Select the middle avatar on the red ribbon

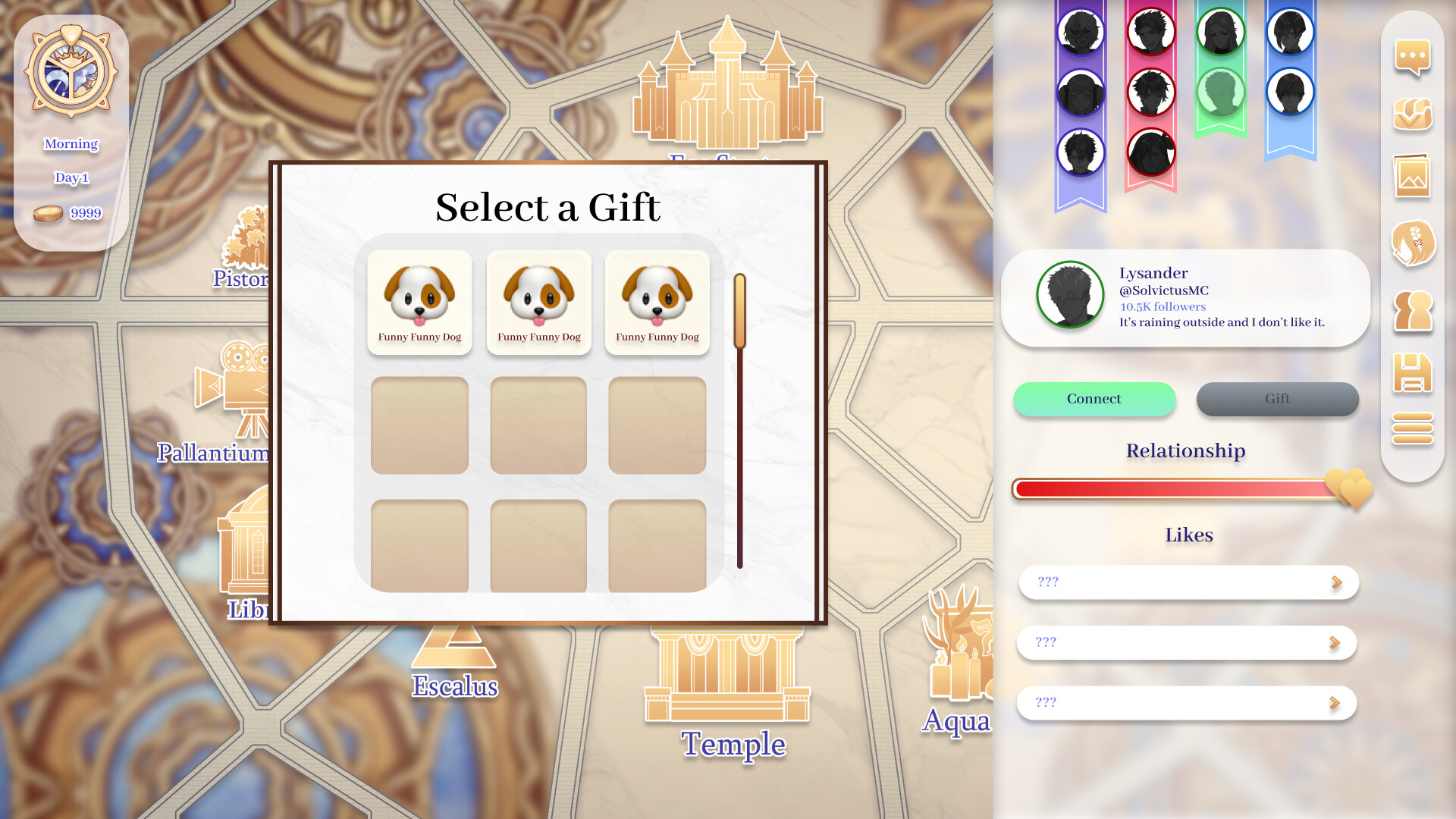tap(1150, 91)
